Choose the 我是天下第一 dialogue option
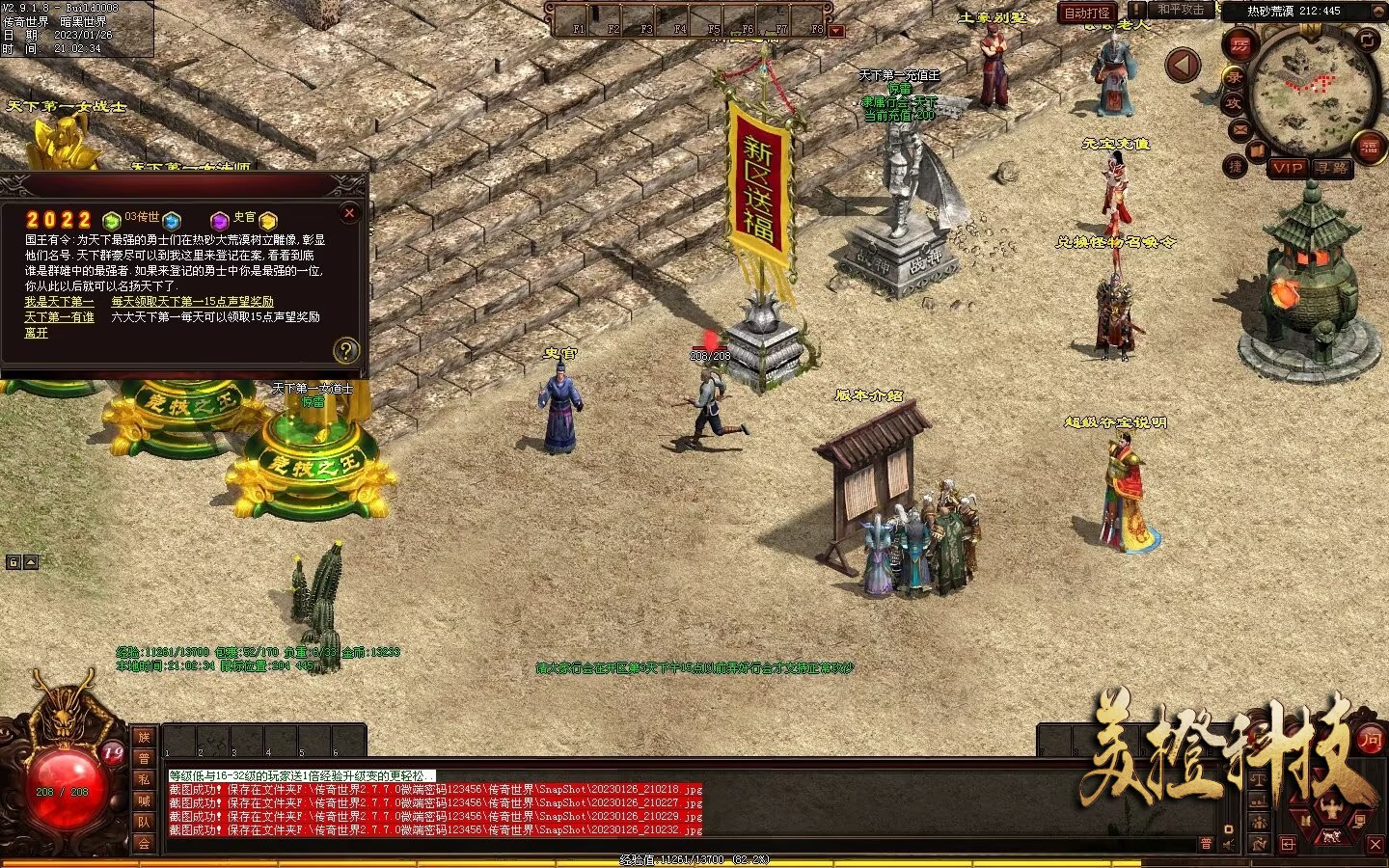The image size is (1389, 868). tap(59, 302)
